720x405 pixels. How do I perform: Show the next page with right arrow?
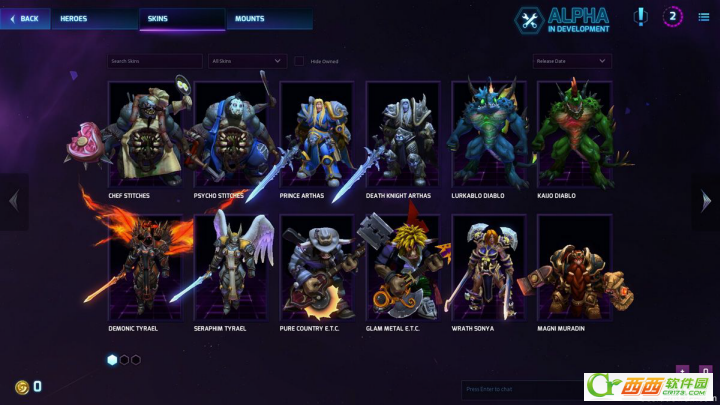coord(705,201)
